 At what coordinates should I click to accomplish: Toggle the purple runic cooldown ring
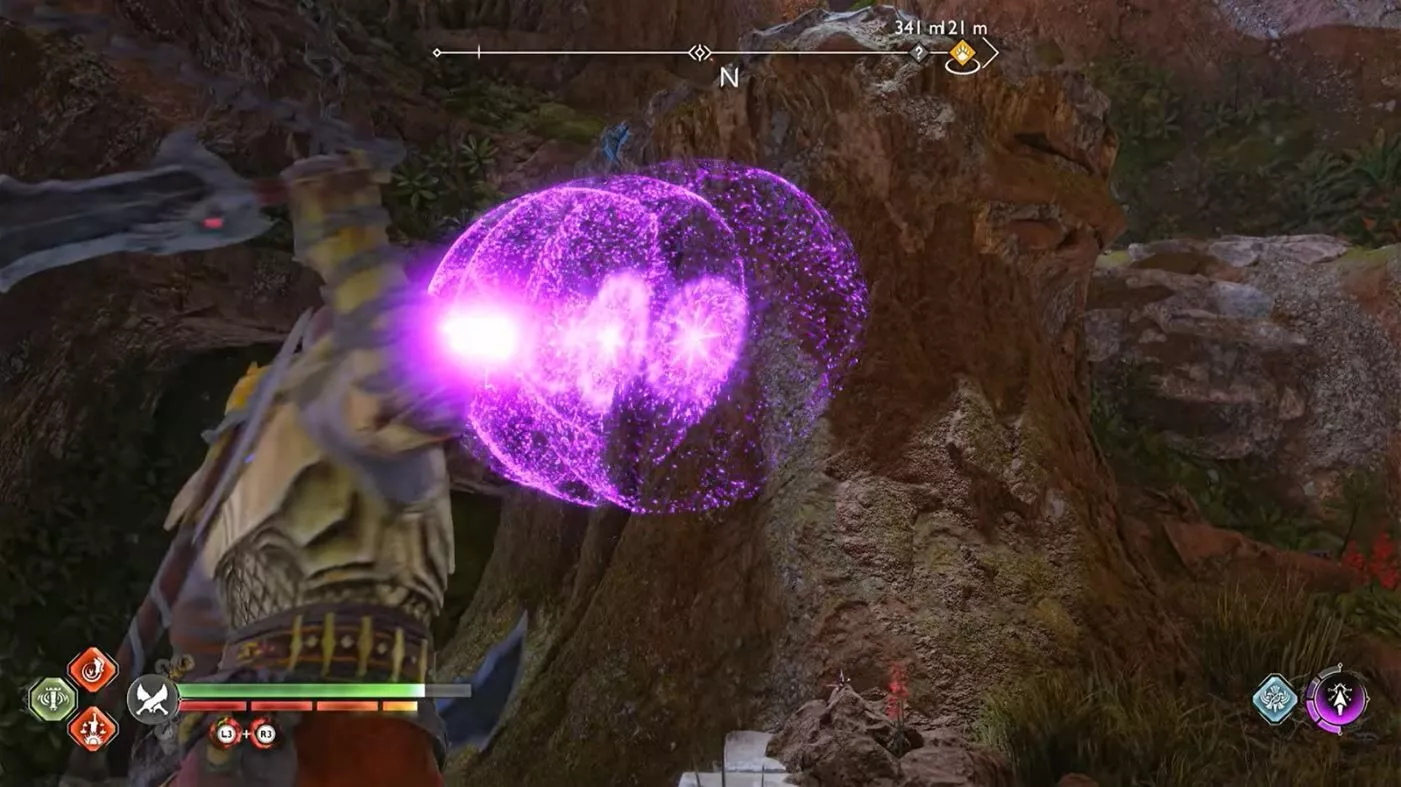click(x=1313, y=701)
